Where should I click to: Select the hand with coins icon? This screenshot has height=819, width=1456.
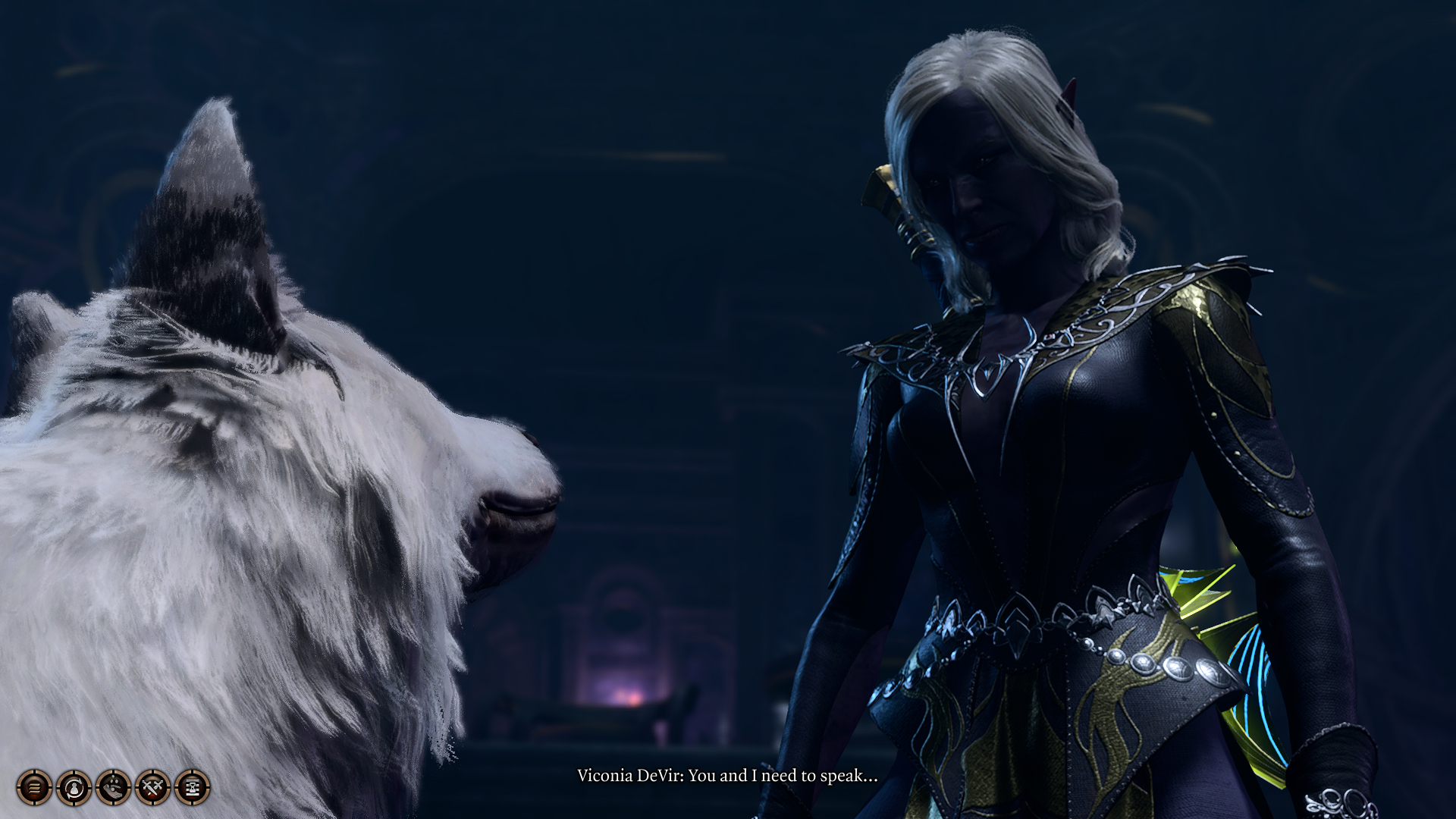click(x=113, y=787)
